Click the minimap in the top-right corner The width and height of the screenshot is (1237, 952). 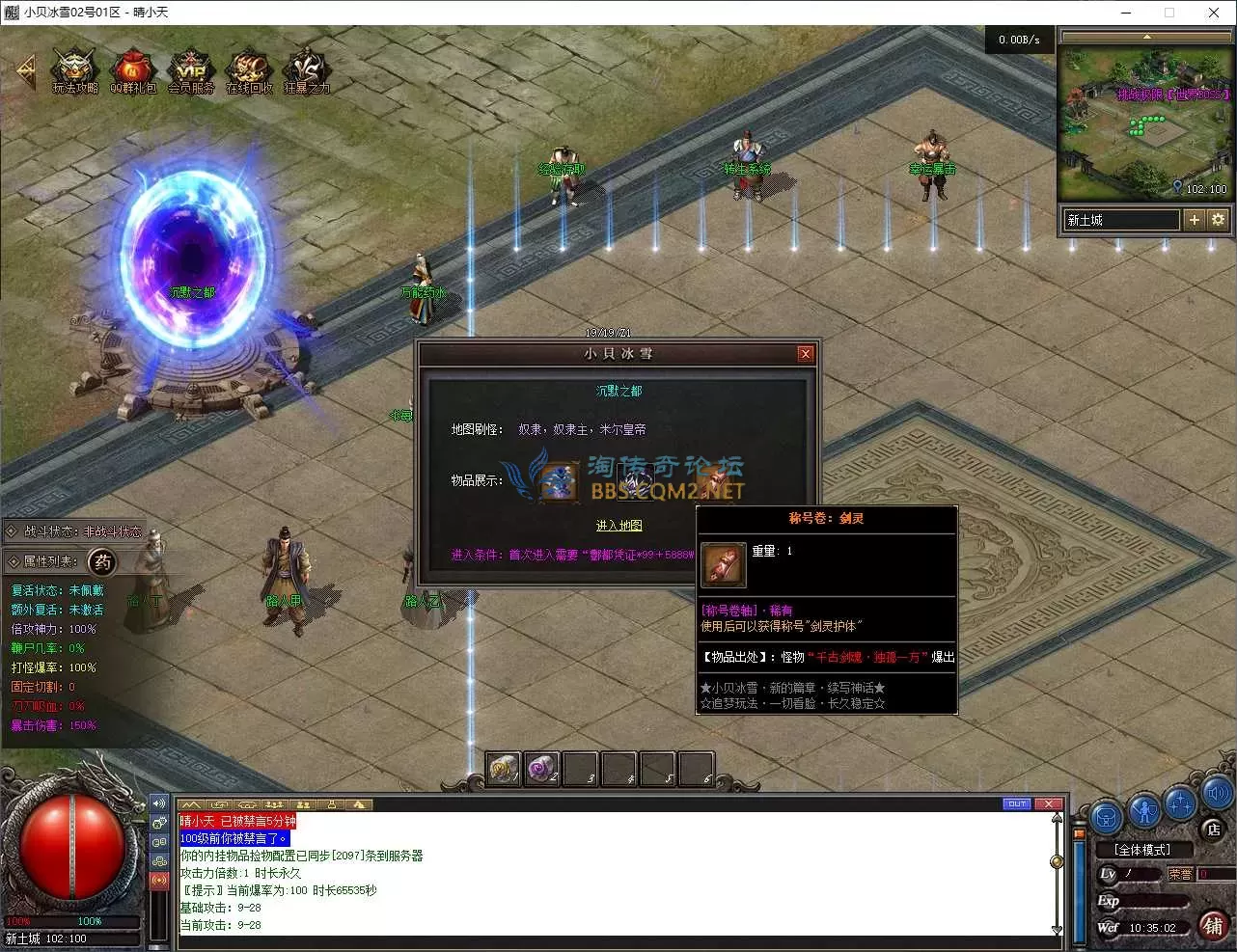(1145, 121)
